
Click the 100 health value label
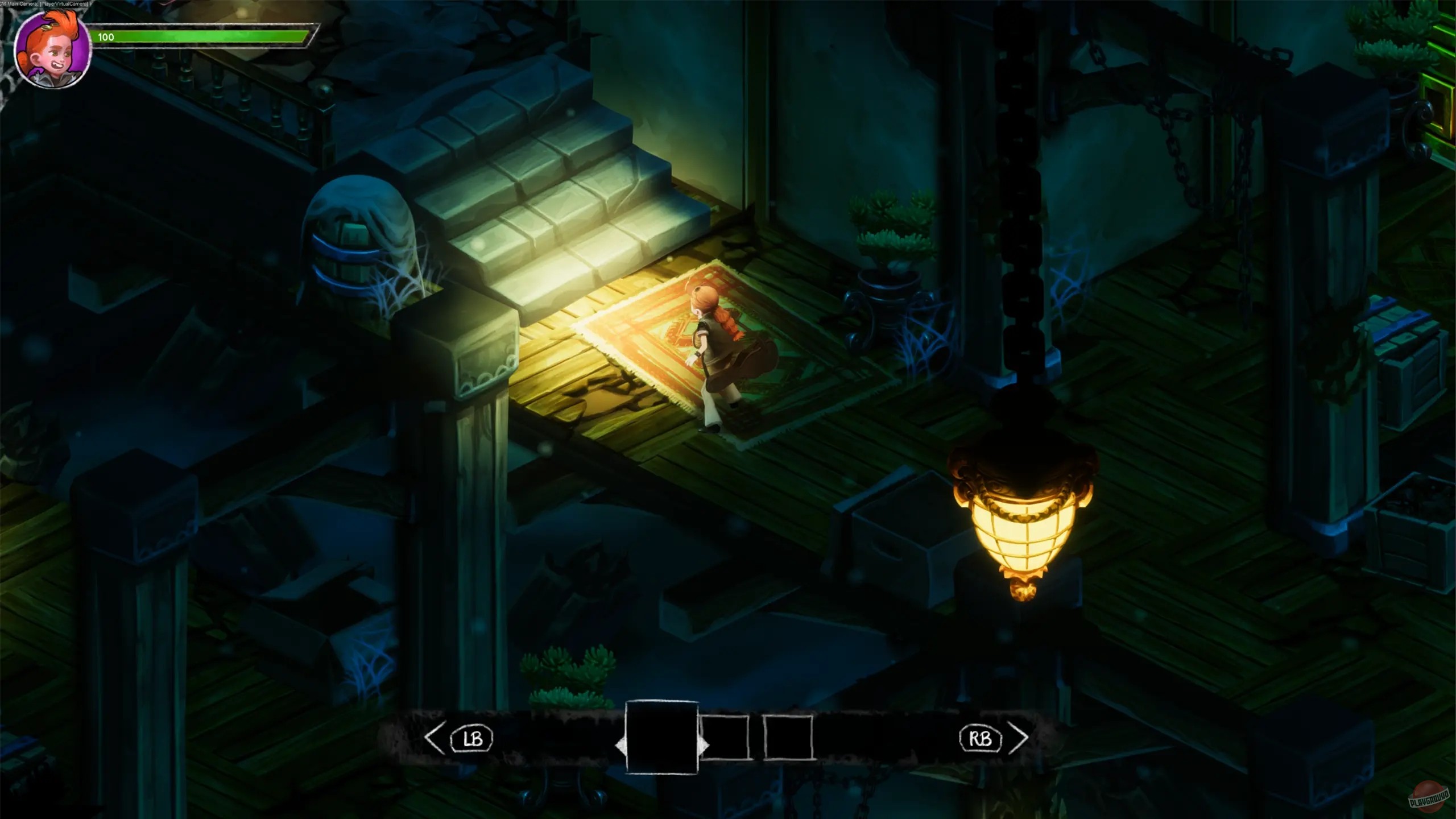coord(106,37)
